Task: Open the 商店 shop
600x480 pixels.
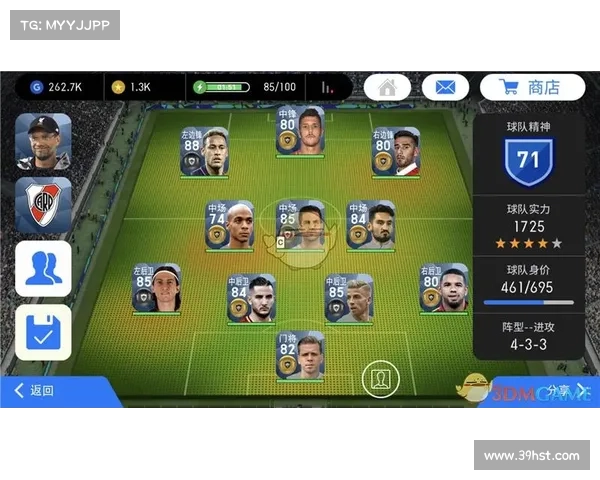Action: pyautogui.click(x=532, y=87)
